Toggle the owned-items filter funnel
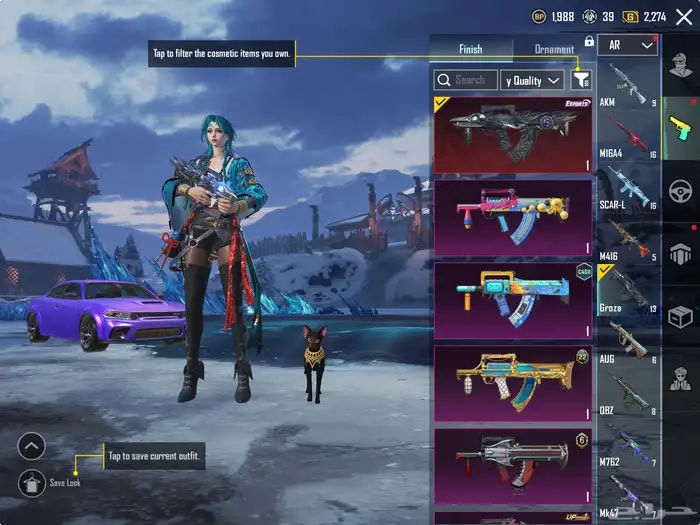 click(582, 80)
